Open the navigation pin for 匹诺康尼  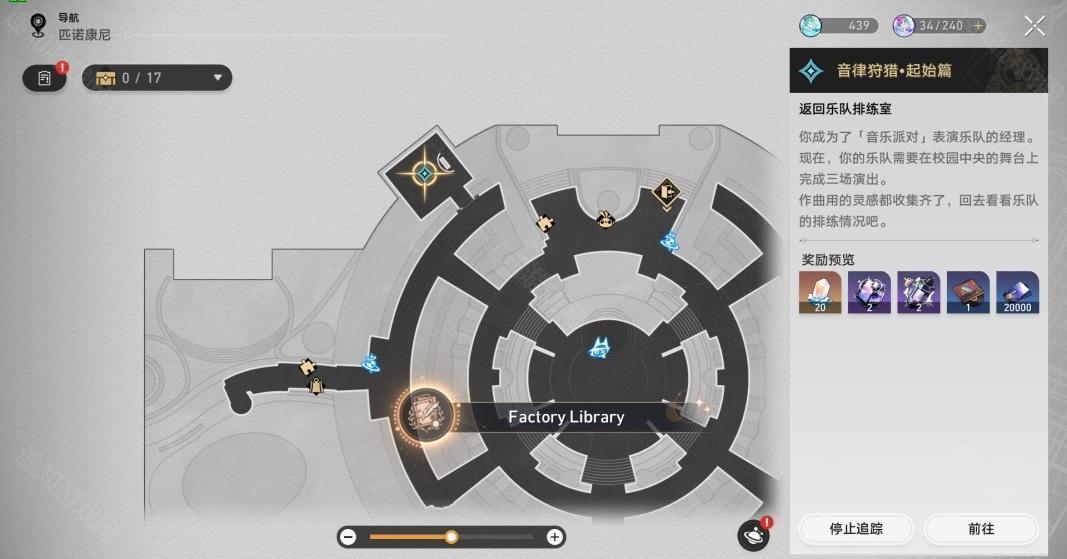[39, 26]
